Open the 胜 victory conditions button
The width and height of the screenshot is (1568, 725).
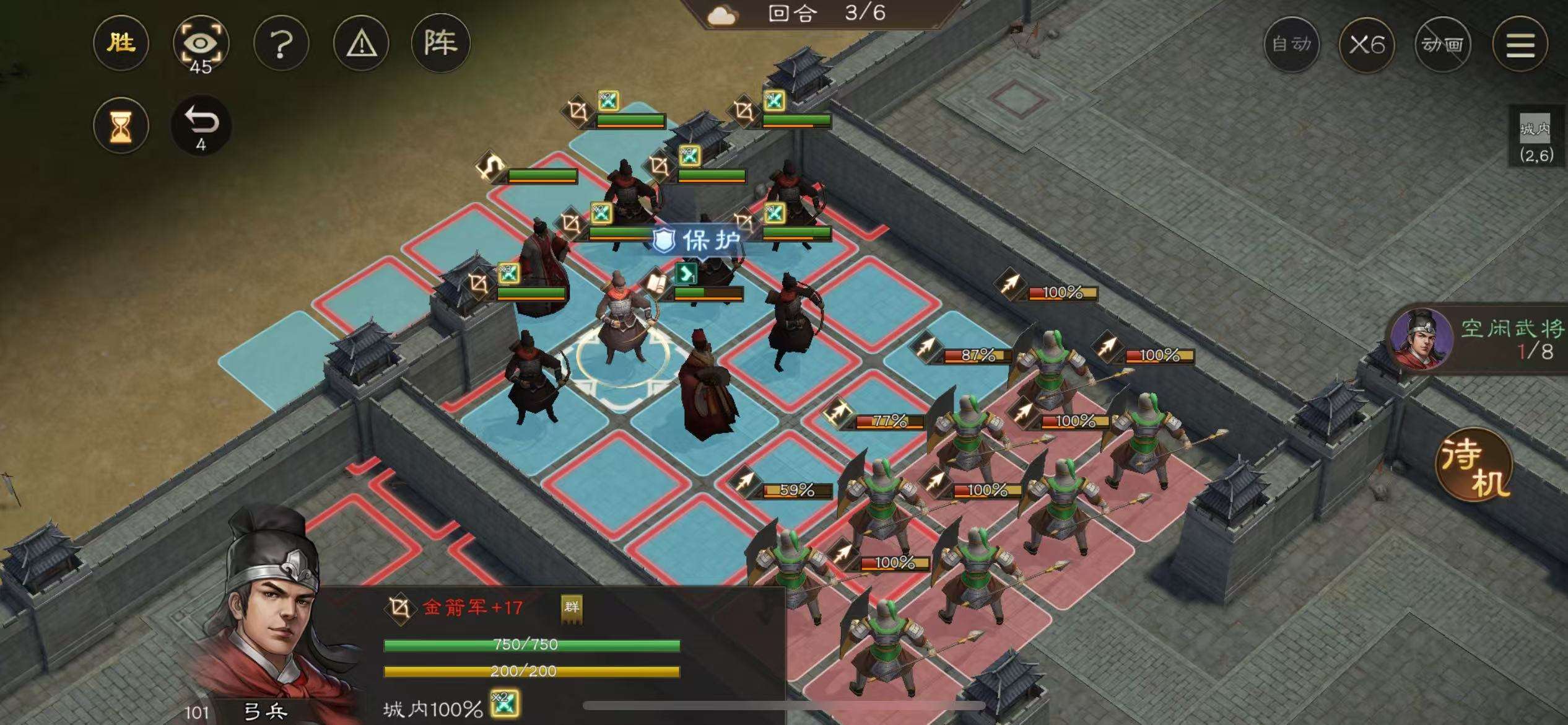point(121,43)
